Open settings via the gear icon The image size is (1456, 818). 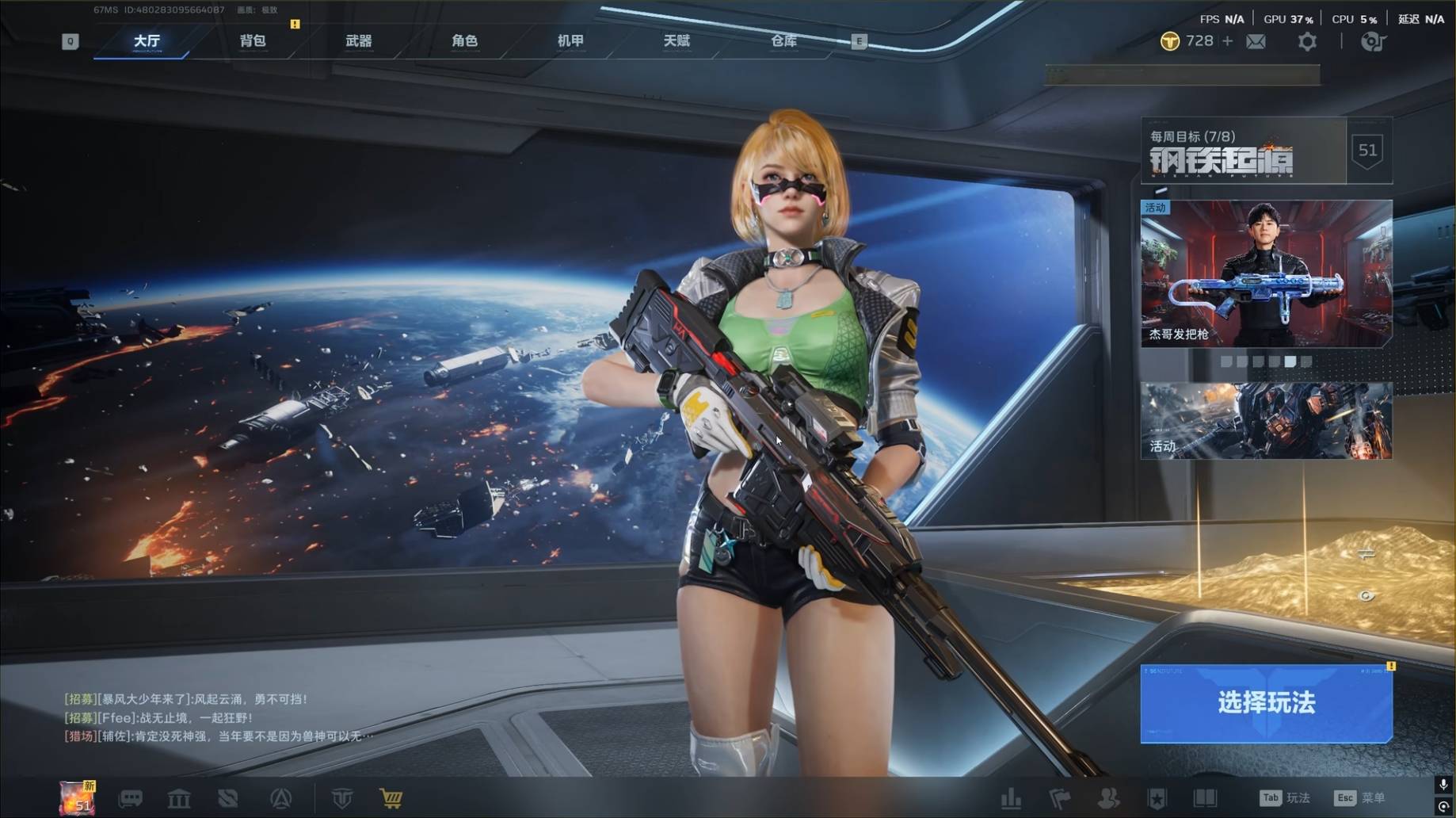point(1307,41)
